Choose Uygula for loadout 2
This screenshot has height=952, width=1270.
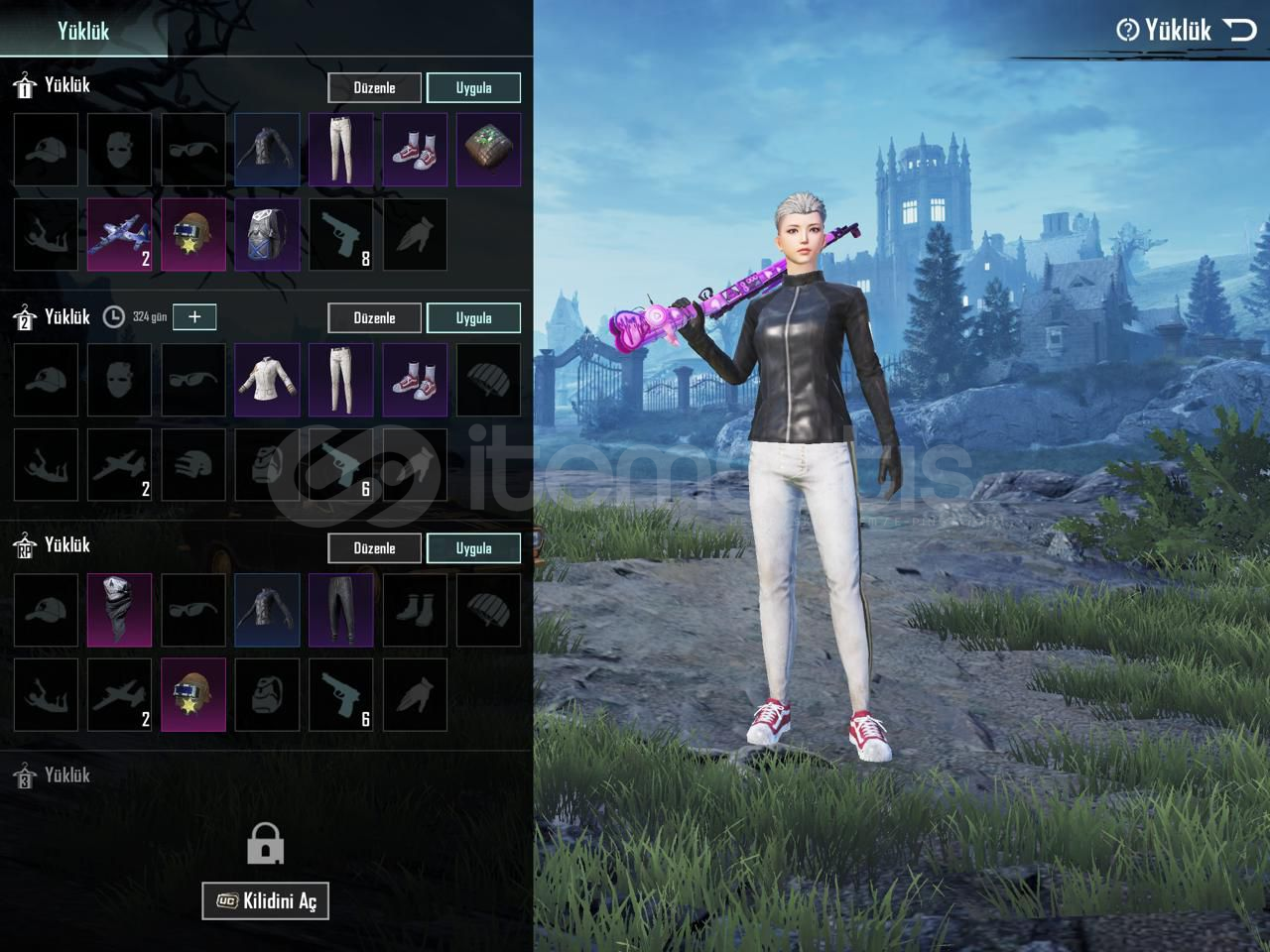coord(473,317)
